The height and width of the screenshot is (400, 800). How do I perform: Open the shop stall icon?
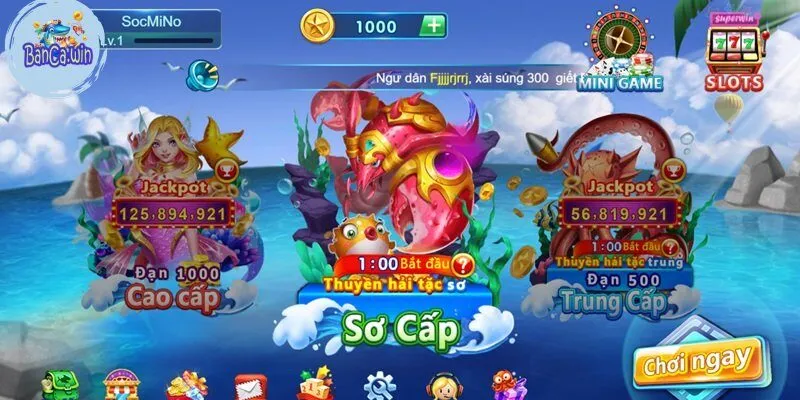[121, 385]
